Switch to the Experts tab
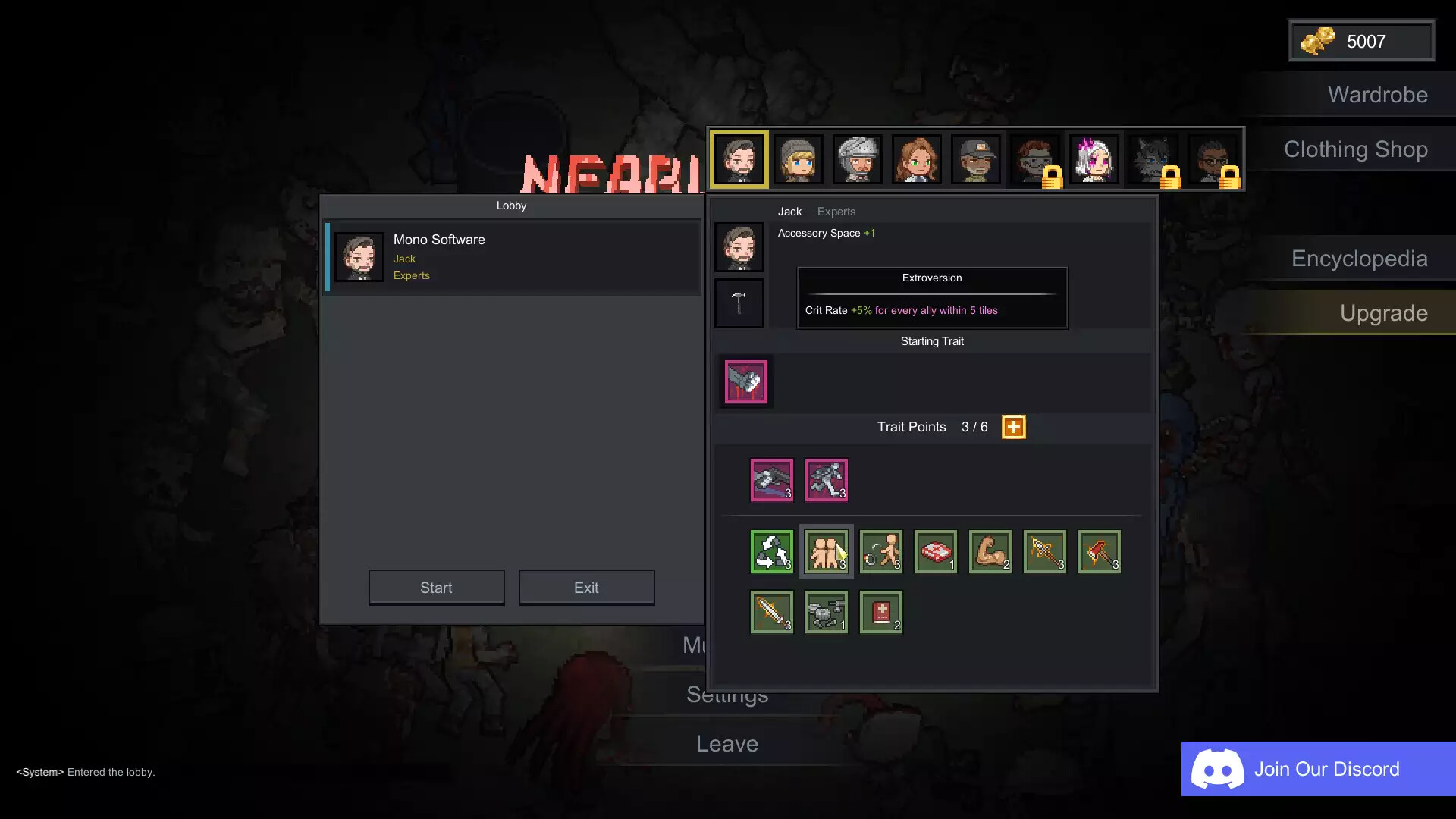 click(836, 212)
